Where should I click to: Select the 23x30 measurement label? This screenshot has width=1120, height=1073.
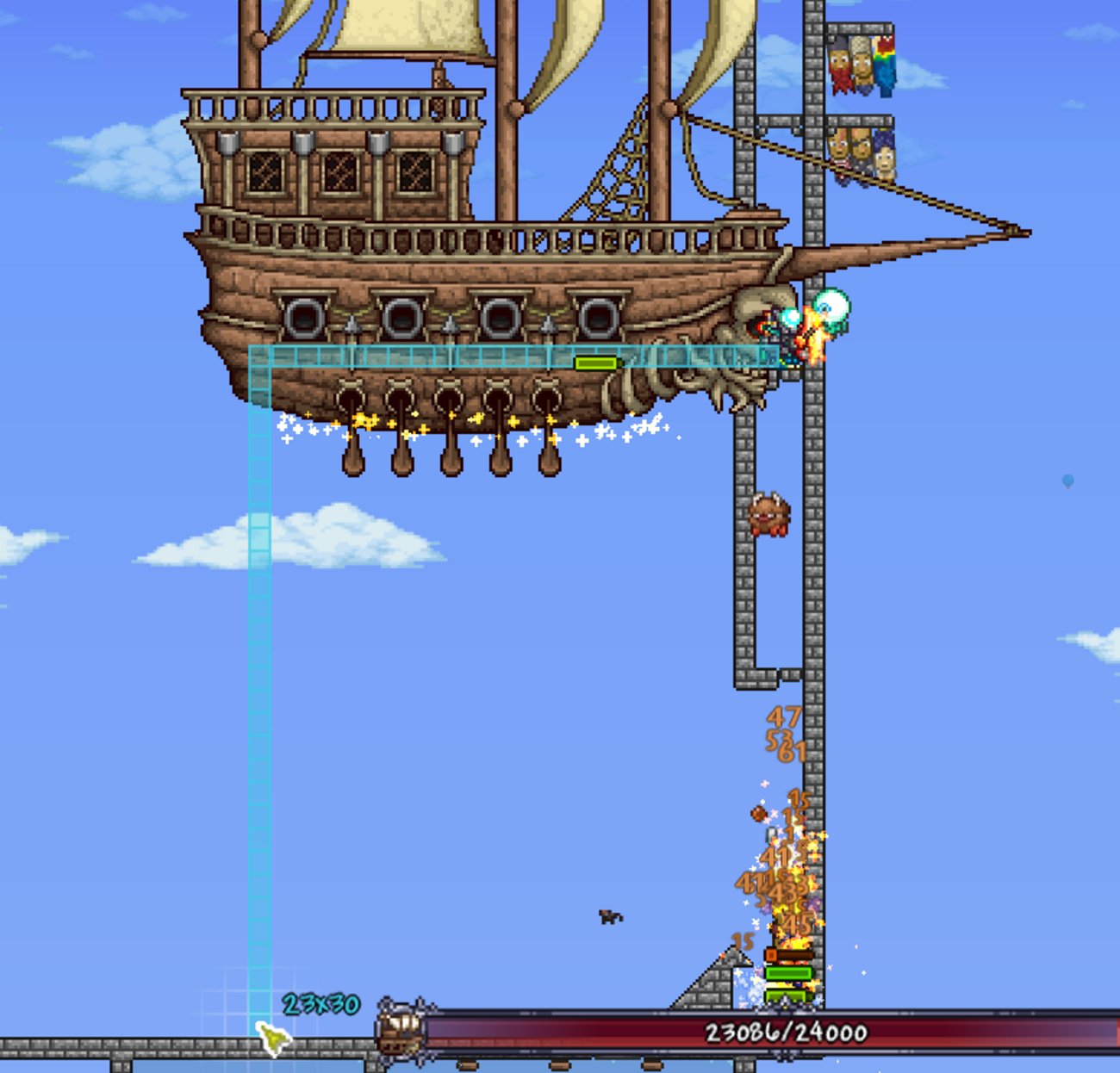(x=320, y=1004)
